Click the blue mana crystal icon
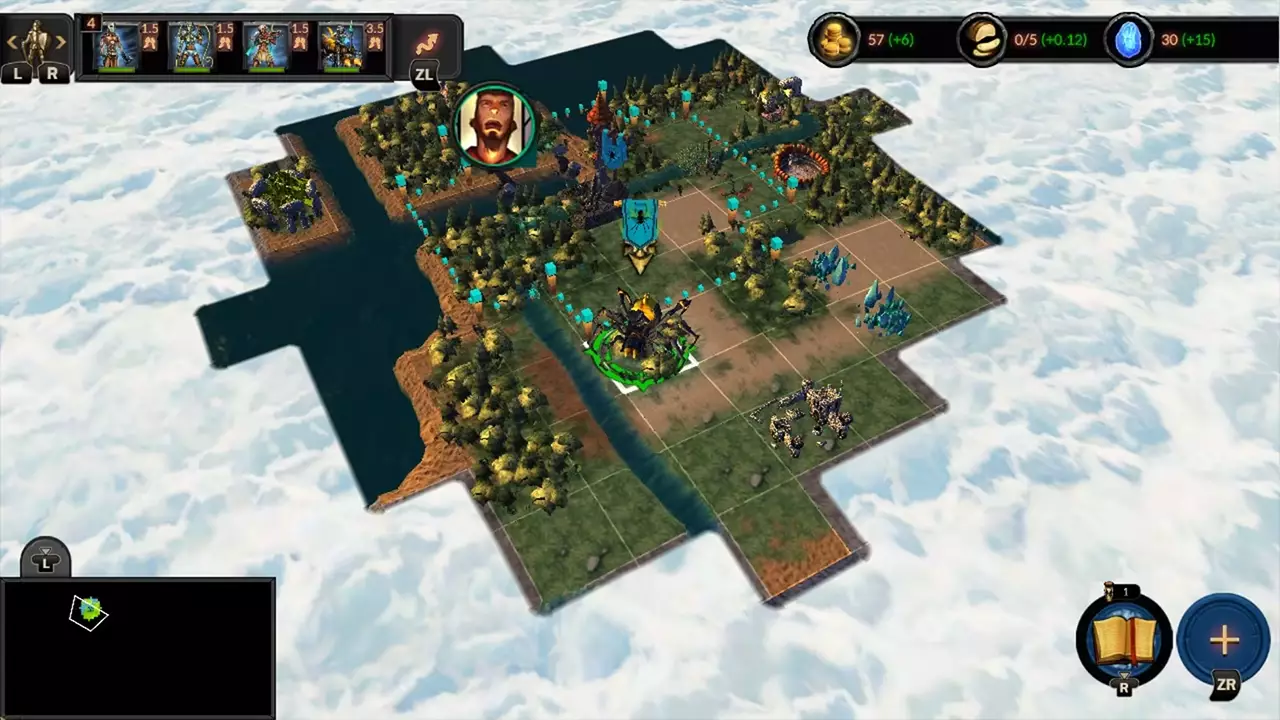Image resolution: width=1280 pixels, height=720 pixels. click(1128, 40)
